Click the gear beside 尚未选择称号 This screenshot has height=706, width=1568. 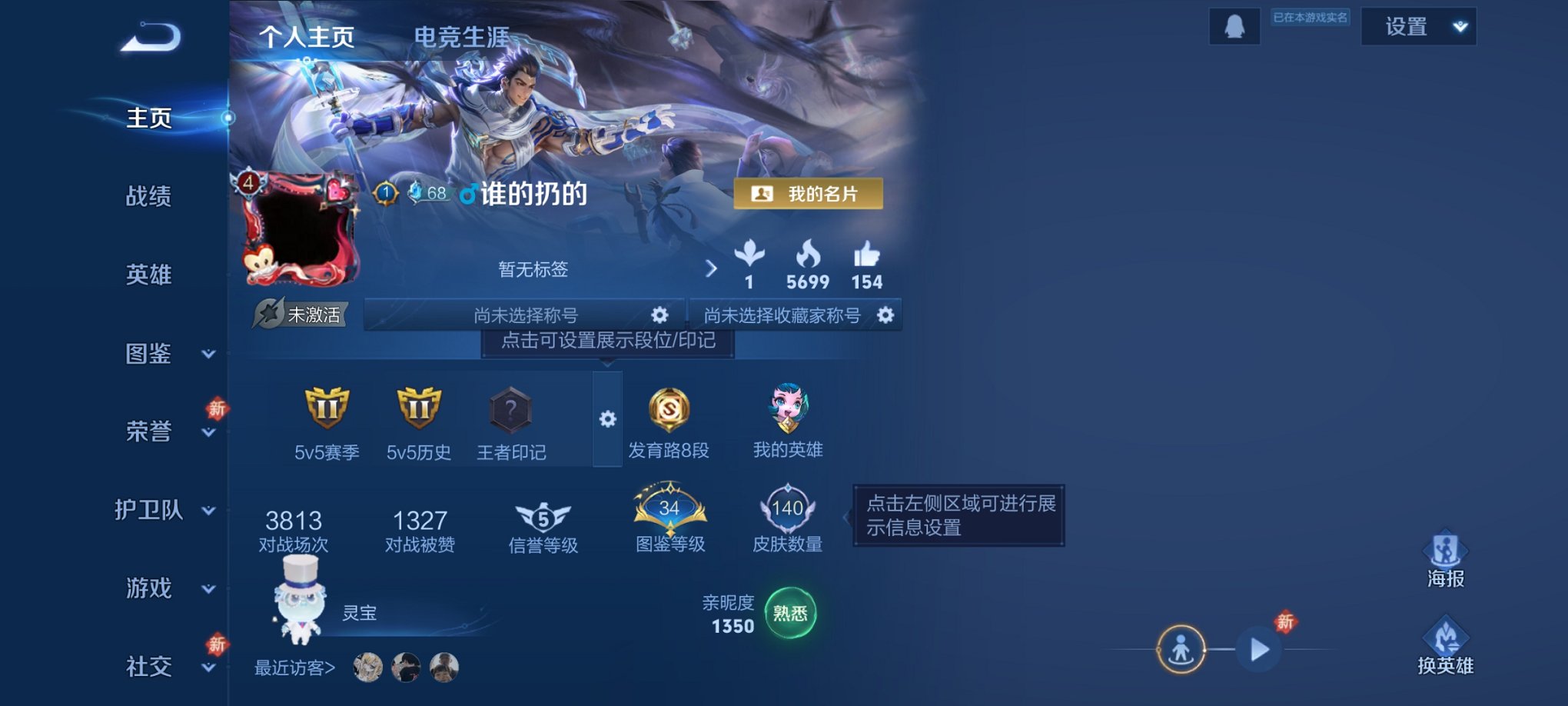659,315
